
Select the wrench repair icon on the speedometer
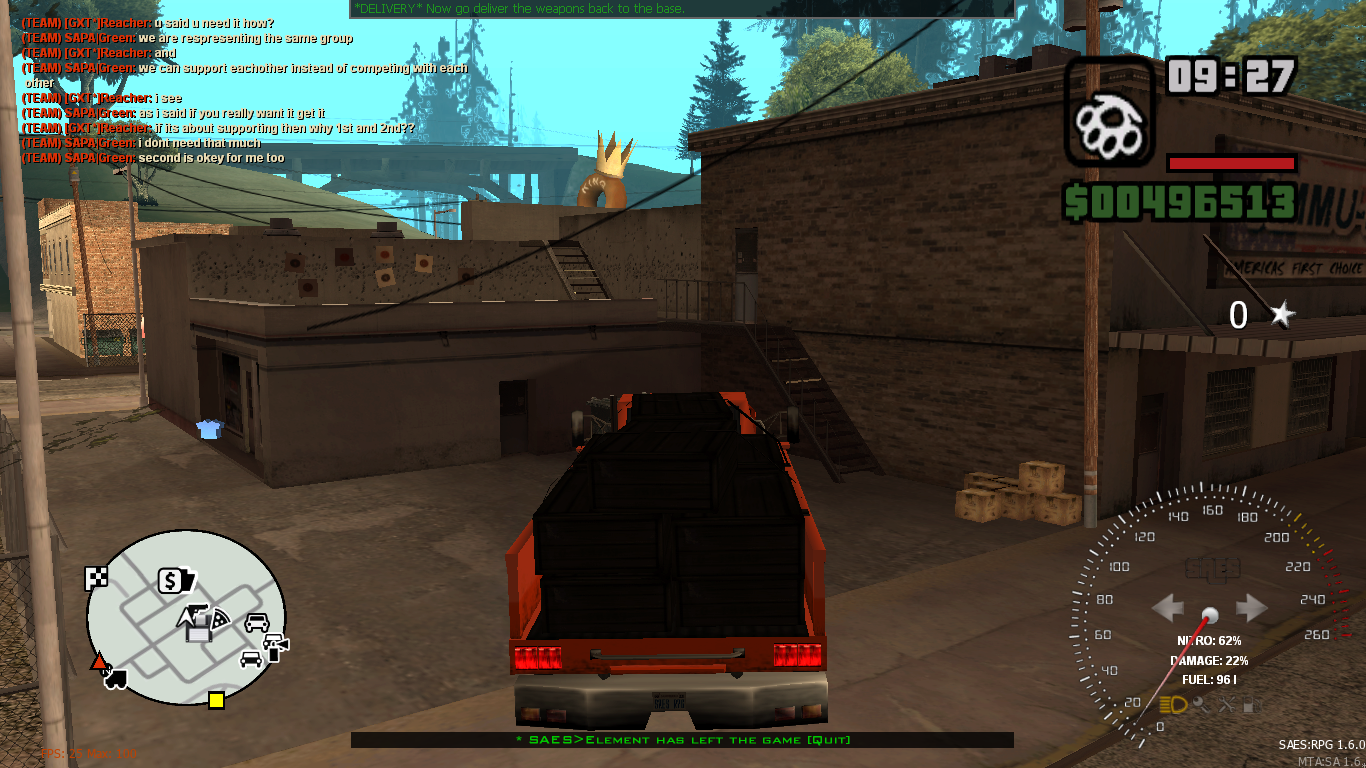(1226, 705)
